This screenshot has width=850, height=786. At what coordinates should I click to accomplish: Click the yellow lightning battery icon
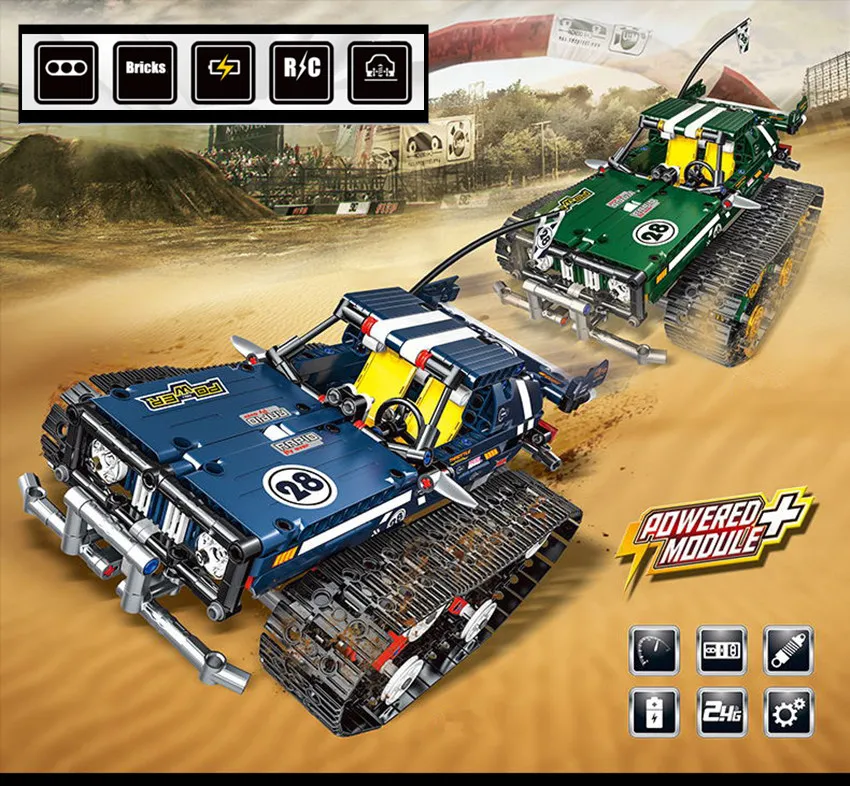pos(223,72)
